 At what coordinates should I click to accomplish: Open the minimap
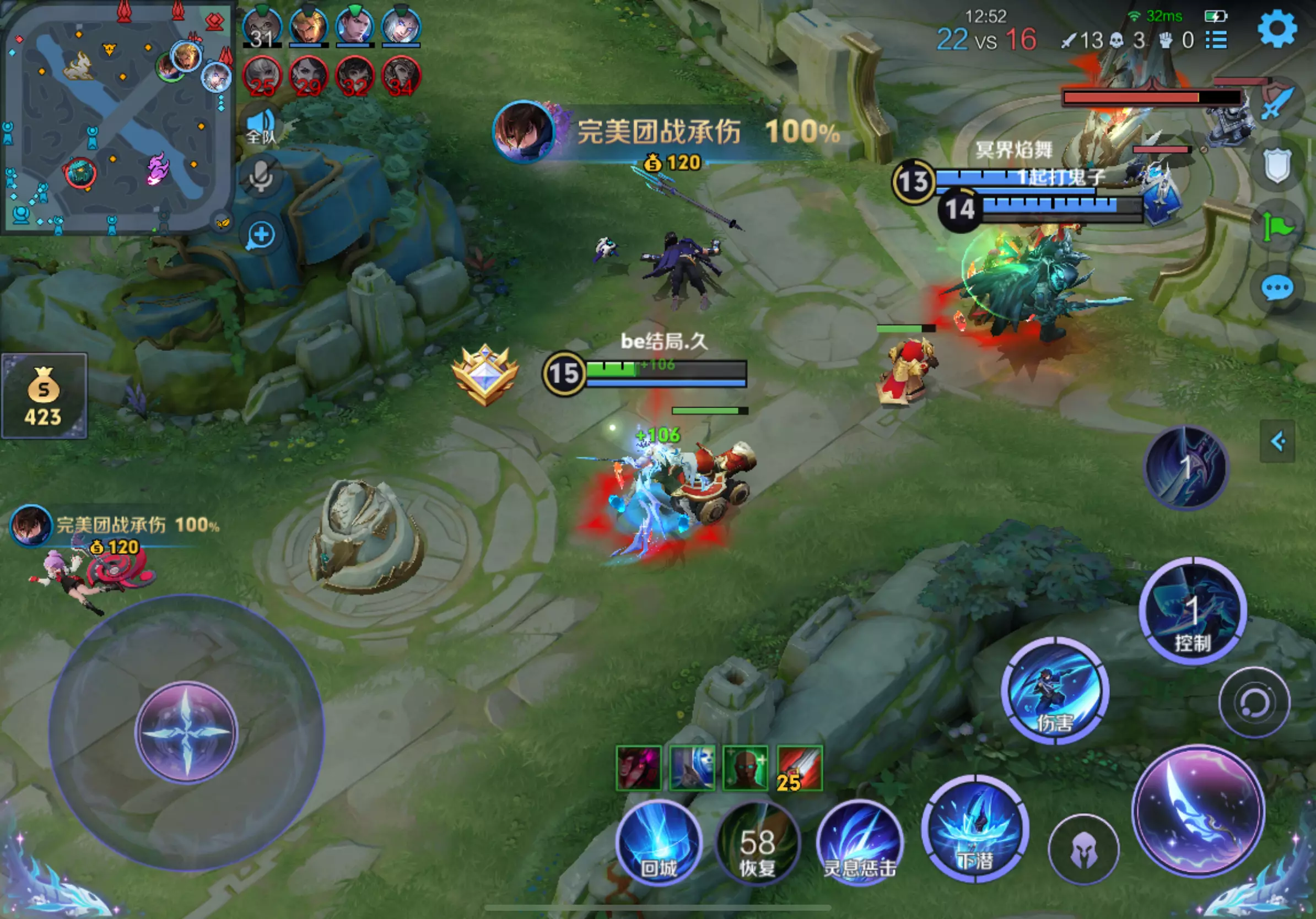point(116,117)
